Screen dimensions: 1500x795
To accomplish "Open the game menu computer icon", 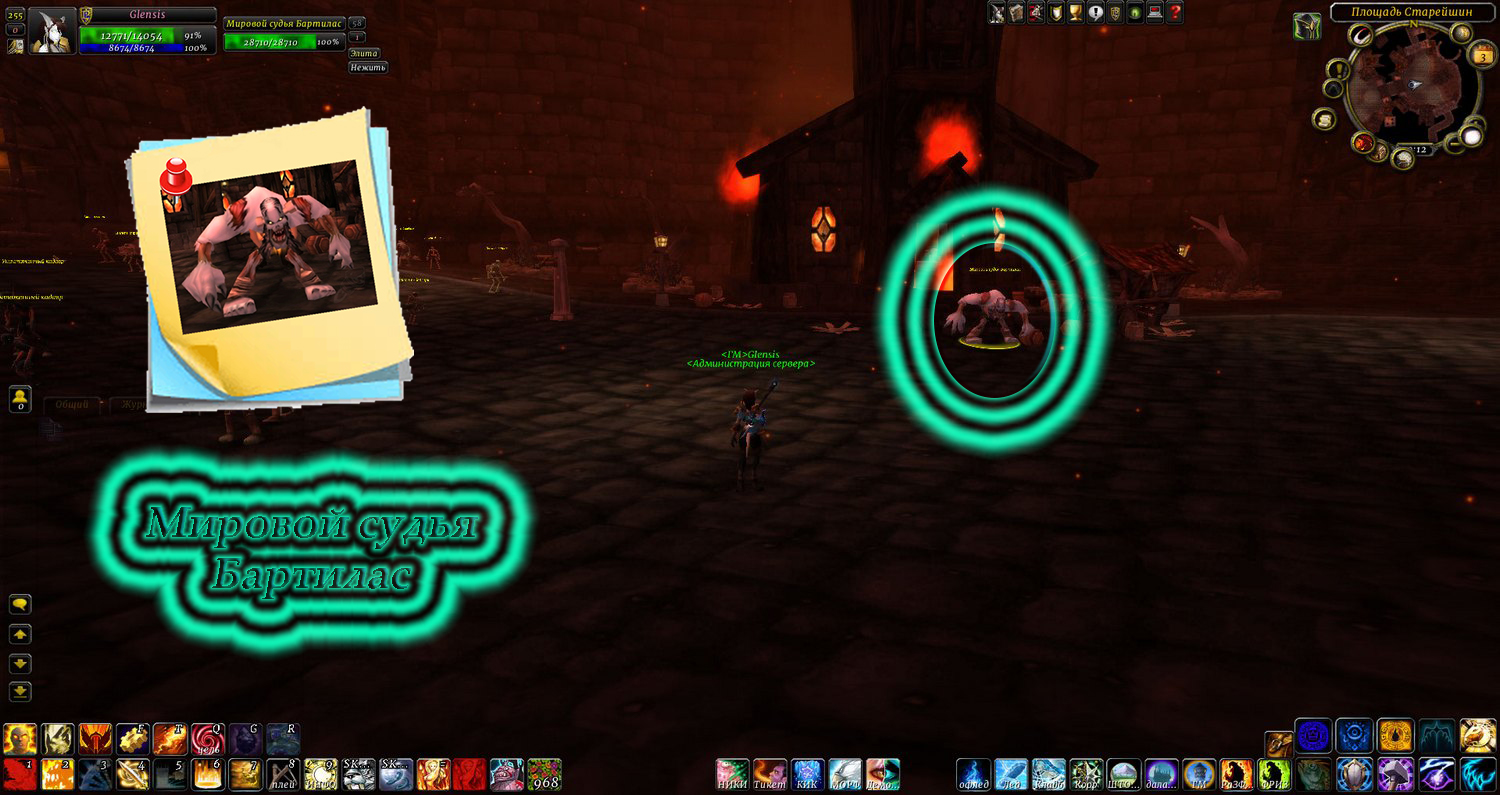I will click(x=1155, y=12).
